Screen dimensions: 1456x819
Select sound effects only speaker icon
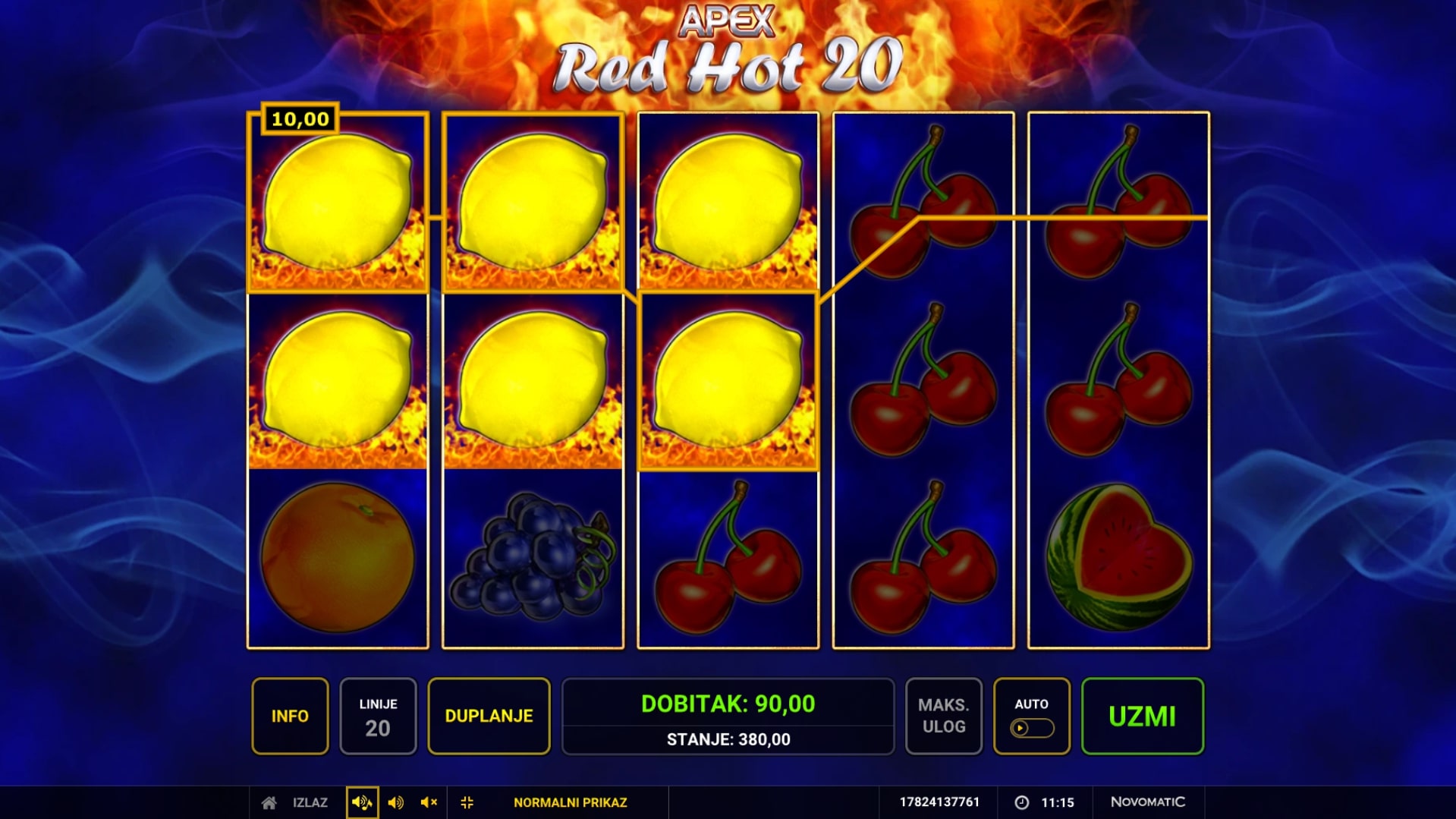[x=395, y=802]
